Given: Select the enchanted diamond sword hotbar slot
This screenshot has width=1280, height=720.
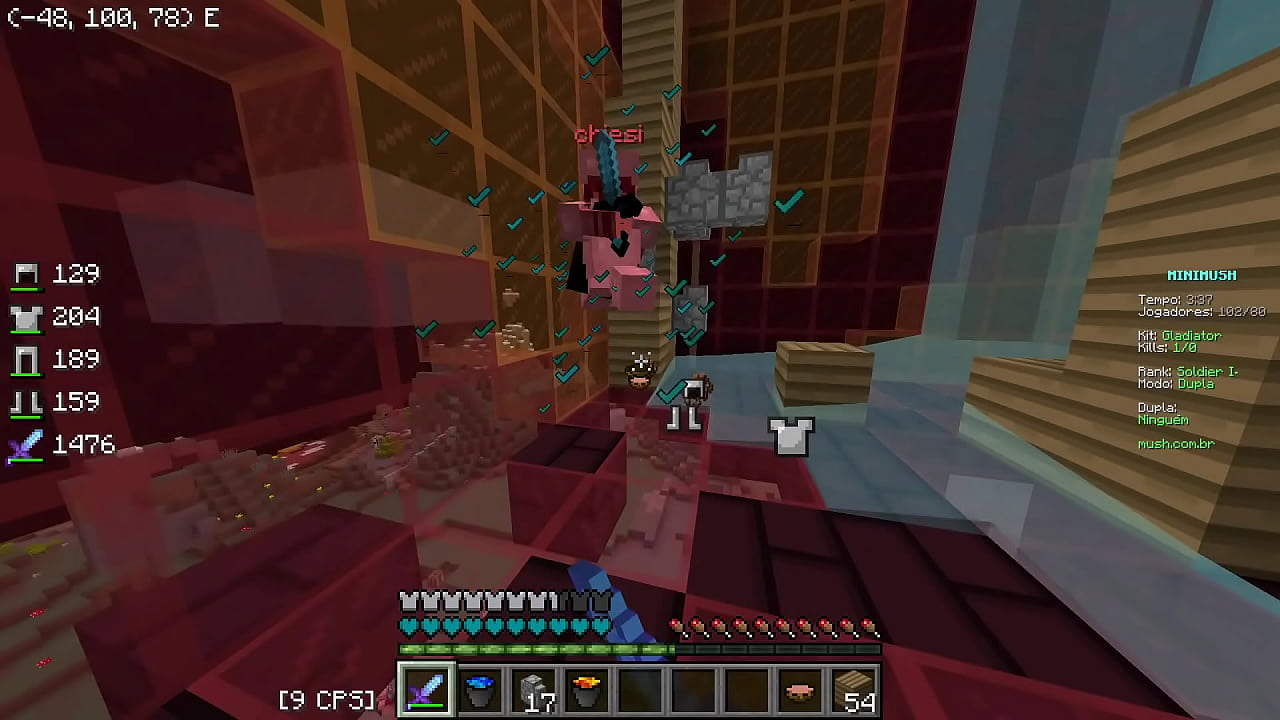Looking at the screenshot, I should (427, 690).
